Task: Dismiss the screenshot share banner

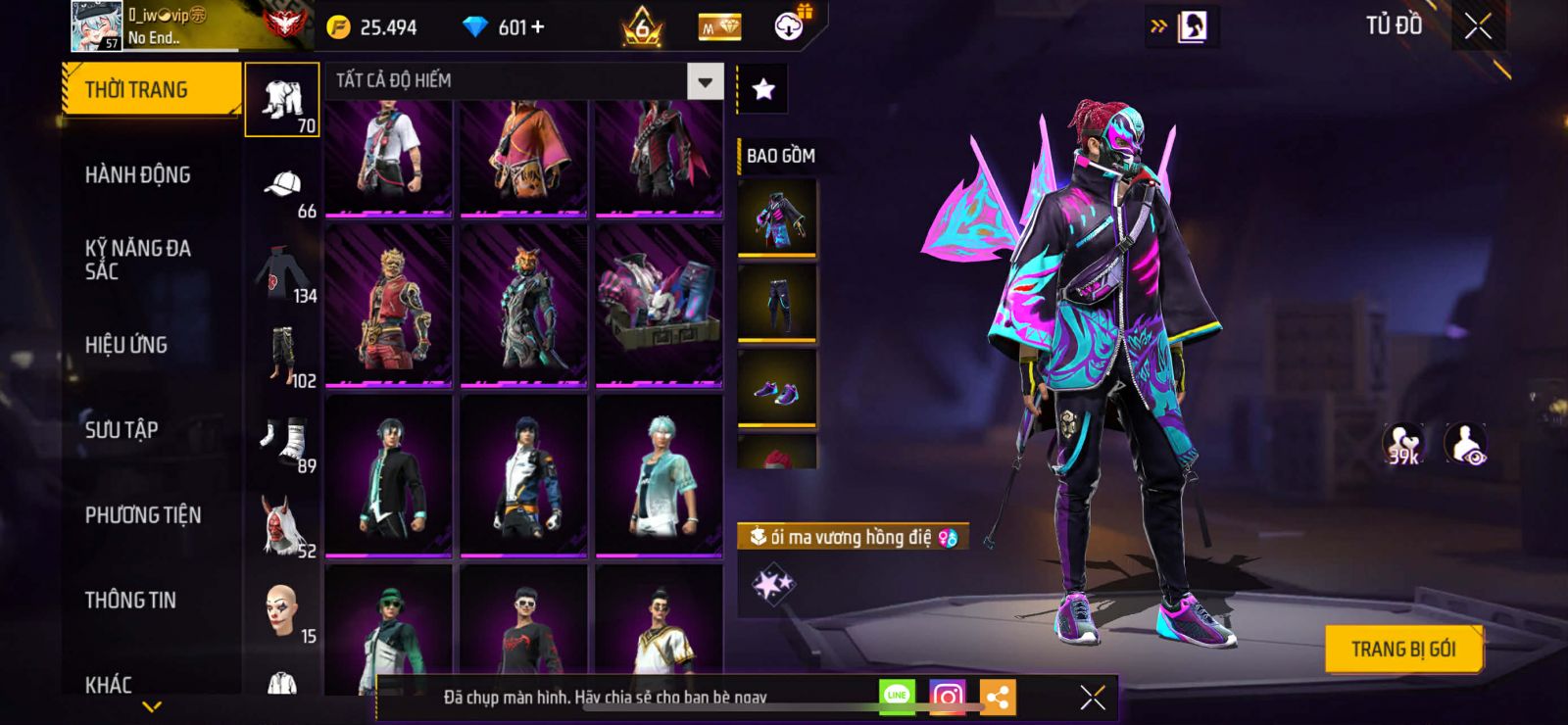Action: 1092,697
